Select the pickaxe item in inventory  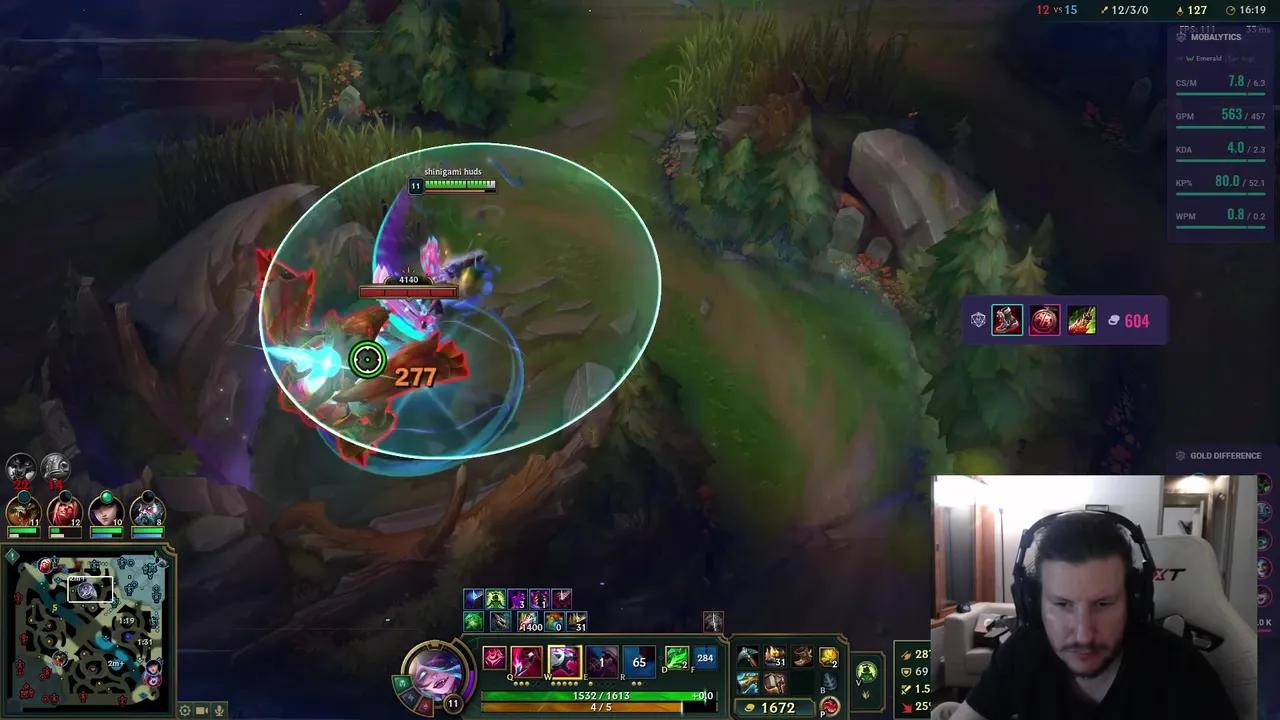click(748, 656)
